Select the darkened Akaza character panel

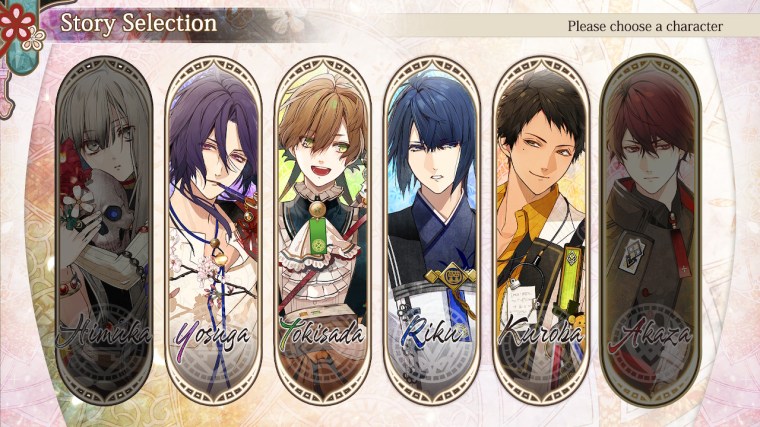(x=650, y=230)
